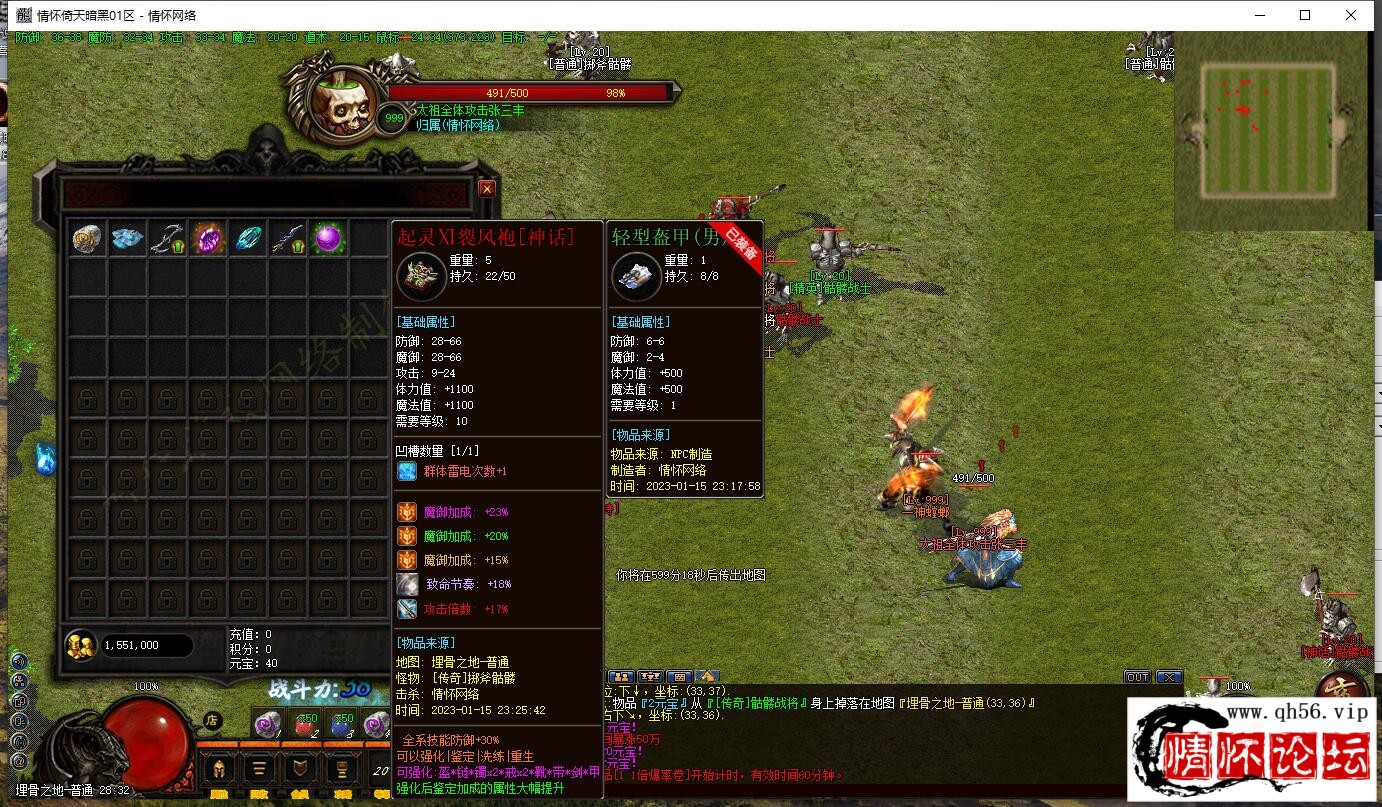Open the helmet-icon attributes menu

[x=219, y=769]
